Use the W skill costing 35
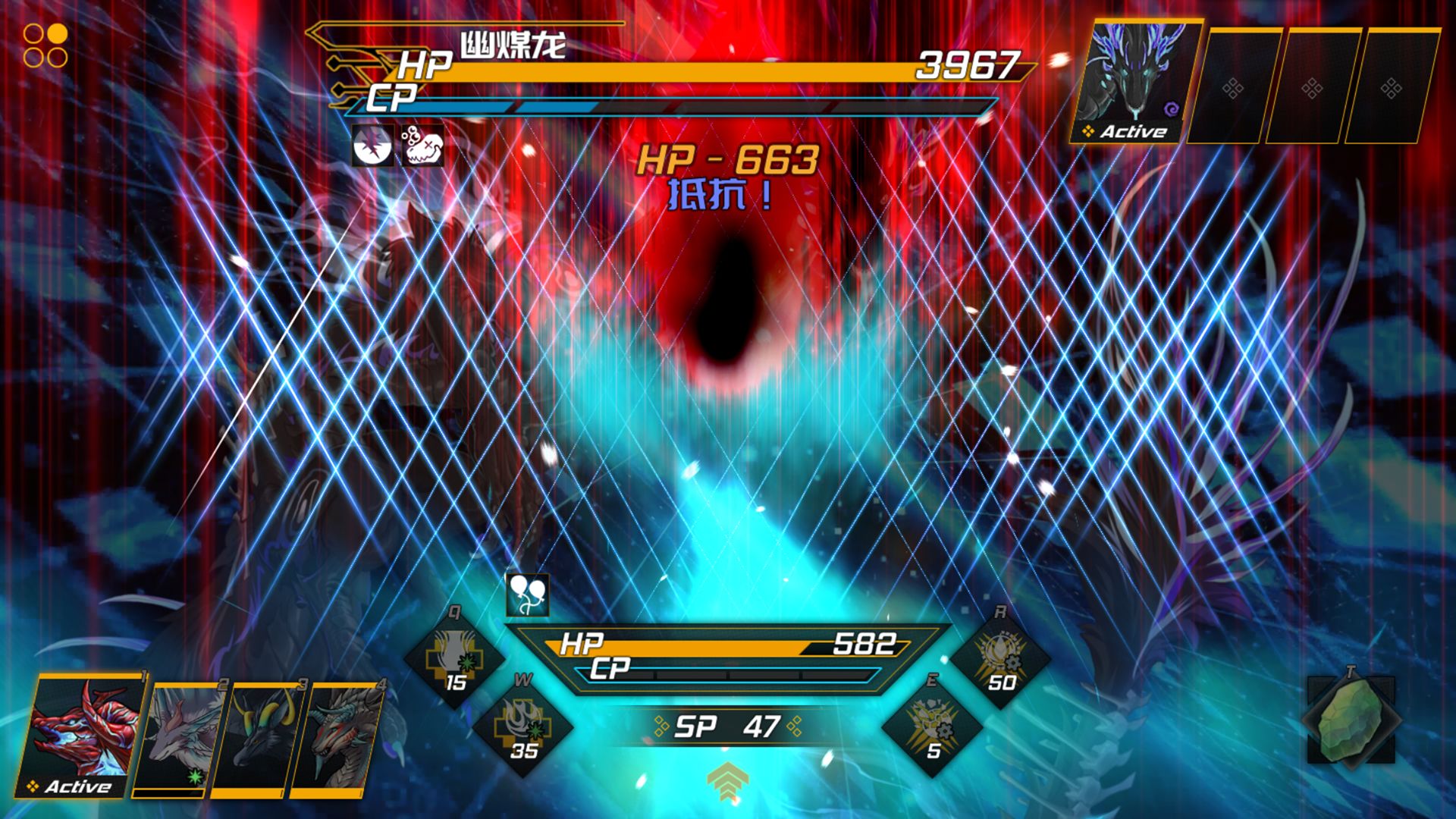This screenshot has height=819, width=1456. (x=523, y=726)
